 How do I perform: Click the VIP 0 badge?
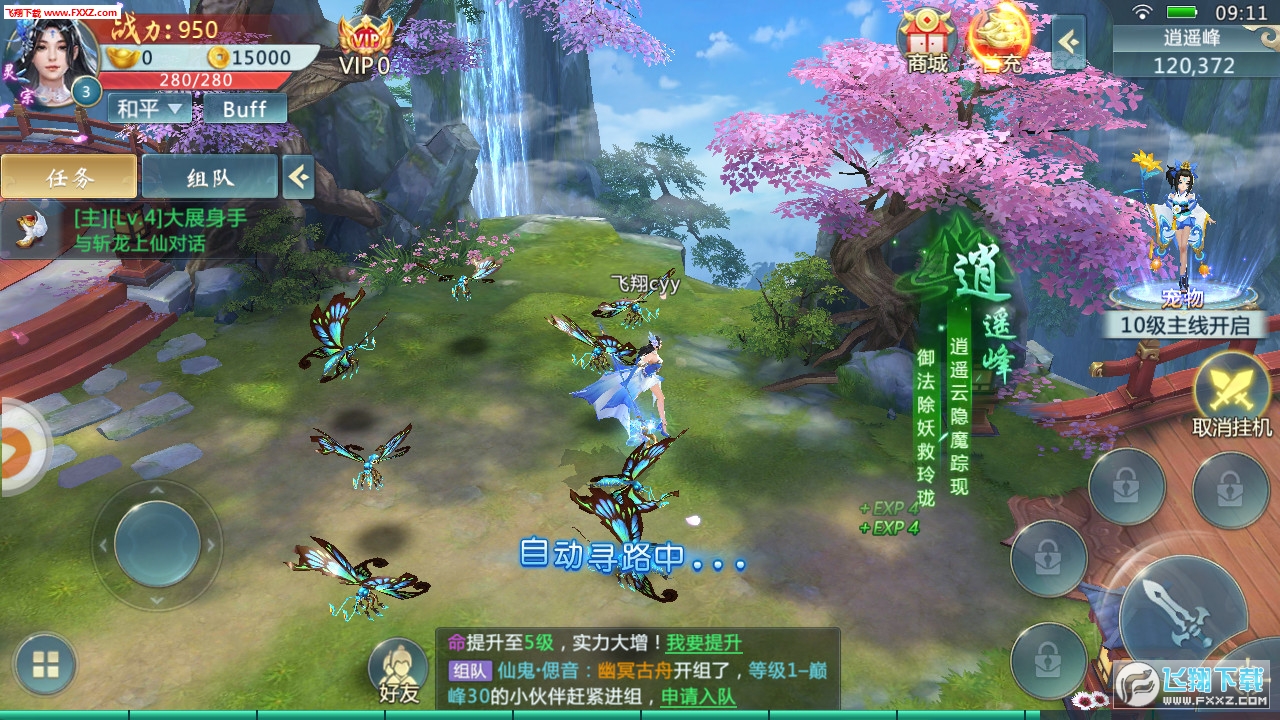click(x=363, y=48)
